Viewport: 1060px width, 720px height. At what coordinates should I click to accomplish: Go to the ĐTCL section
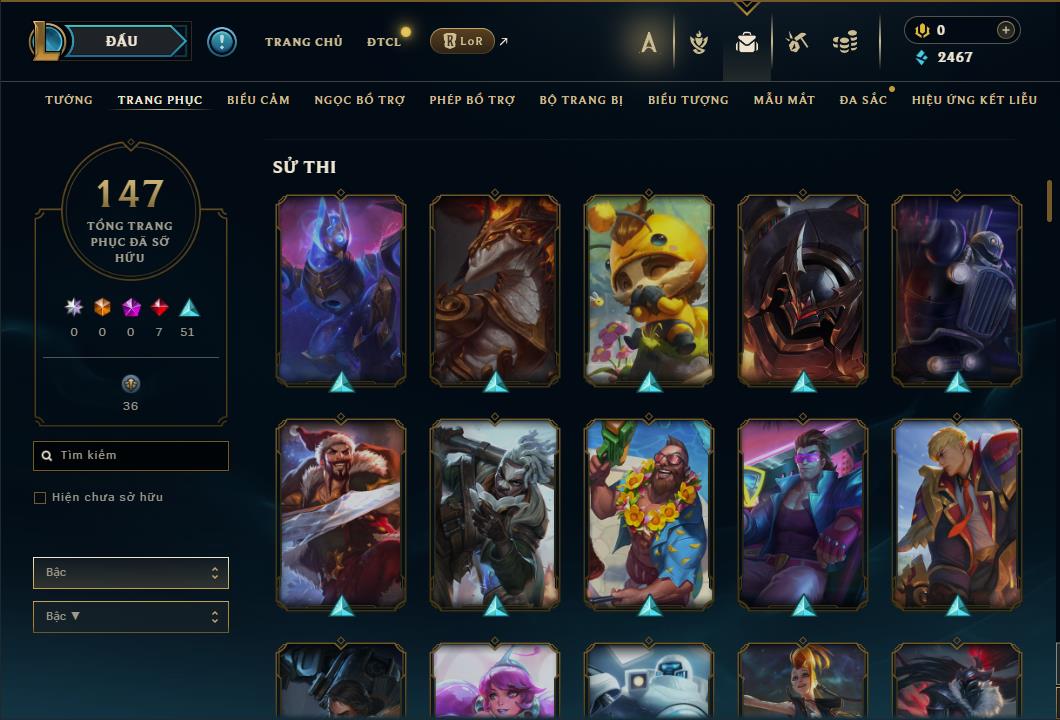[384, 42]
